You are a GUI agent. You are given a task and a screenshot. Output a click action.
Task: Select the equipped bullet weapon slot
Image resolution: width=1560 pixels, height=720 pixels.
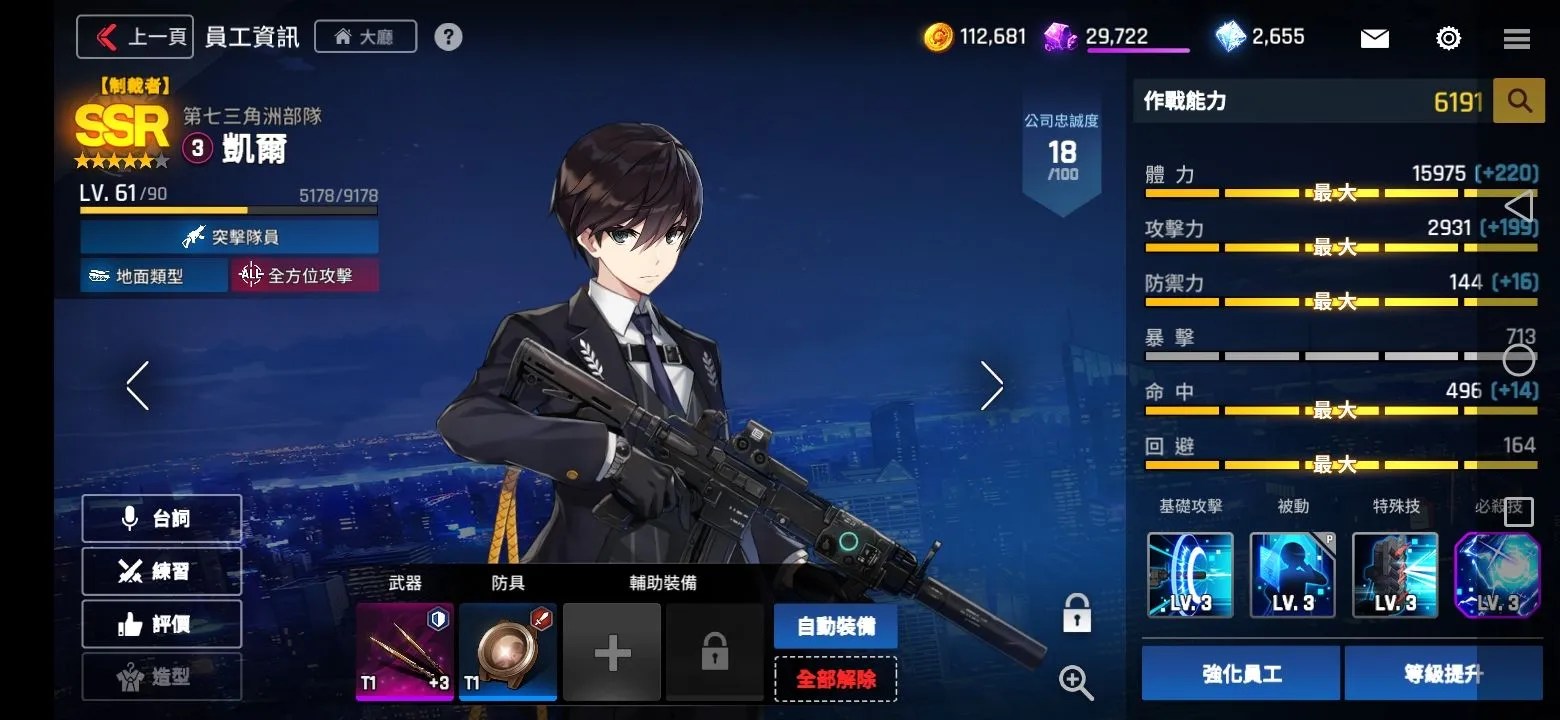tap(405, 651)
